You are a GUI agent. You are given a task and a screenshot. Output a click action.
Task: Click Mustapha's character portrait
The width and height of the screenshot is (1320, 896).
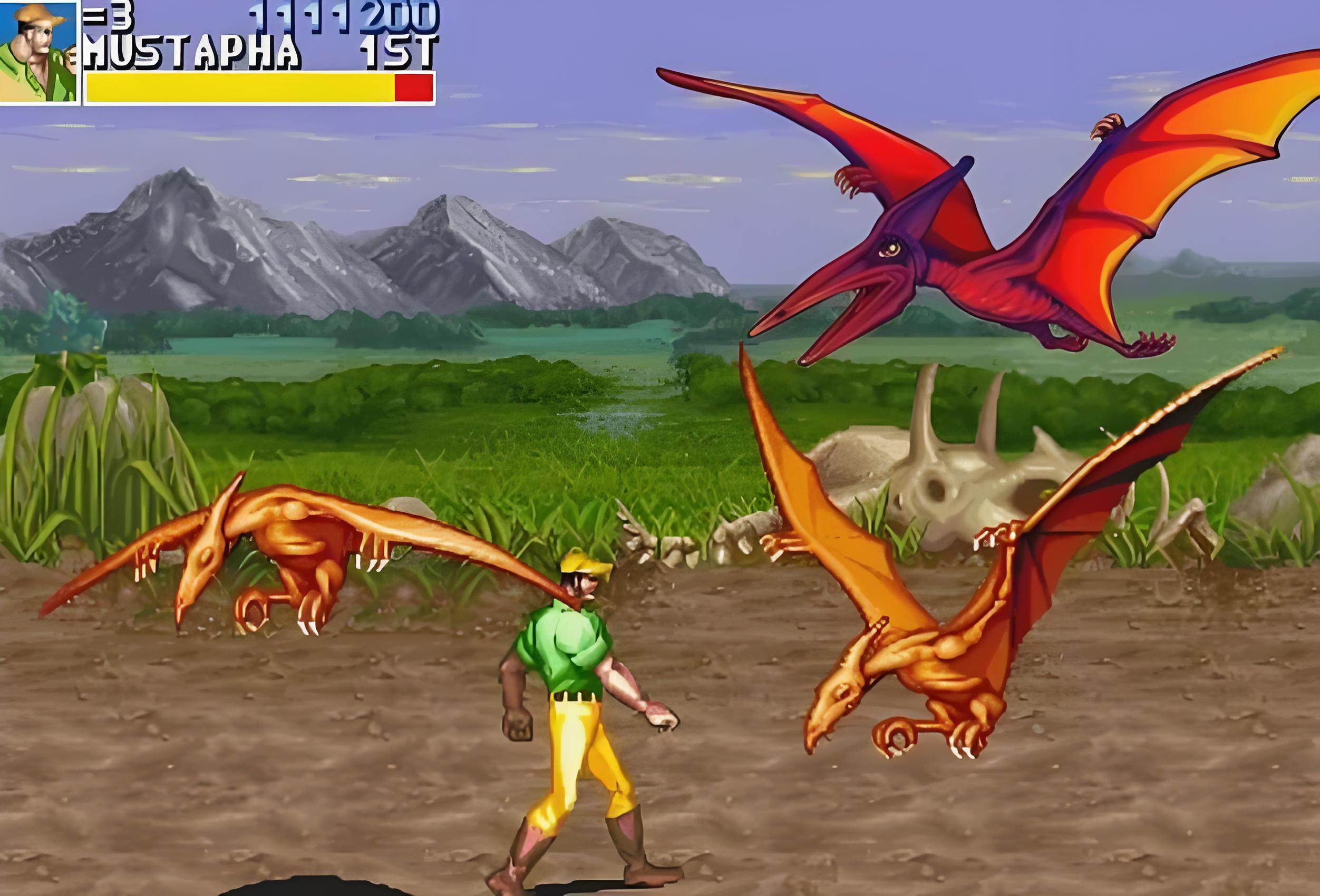click(38, 52)
